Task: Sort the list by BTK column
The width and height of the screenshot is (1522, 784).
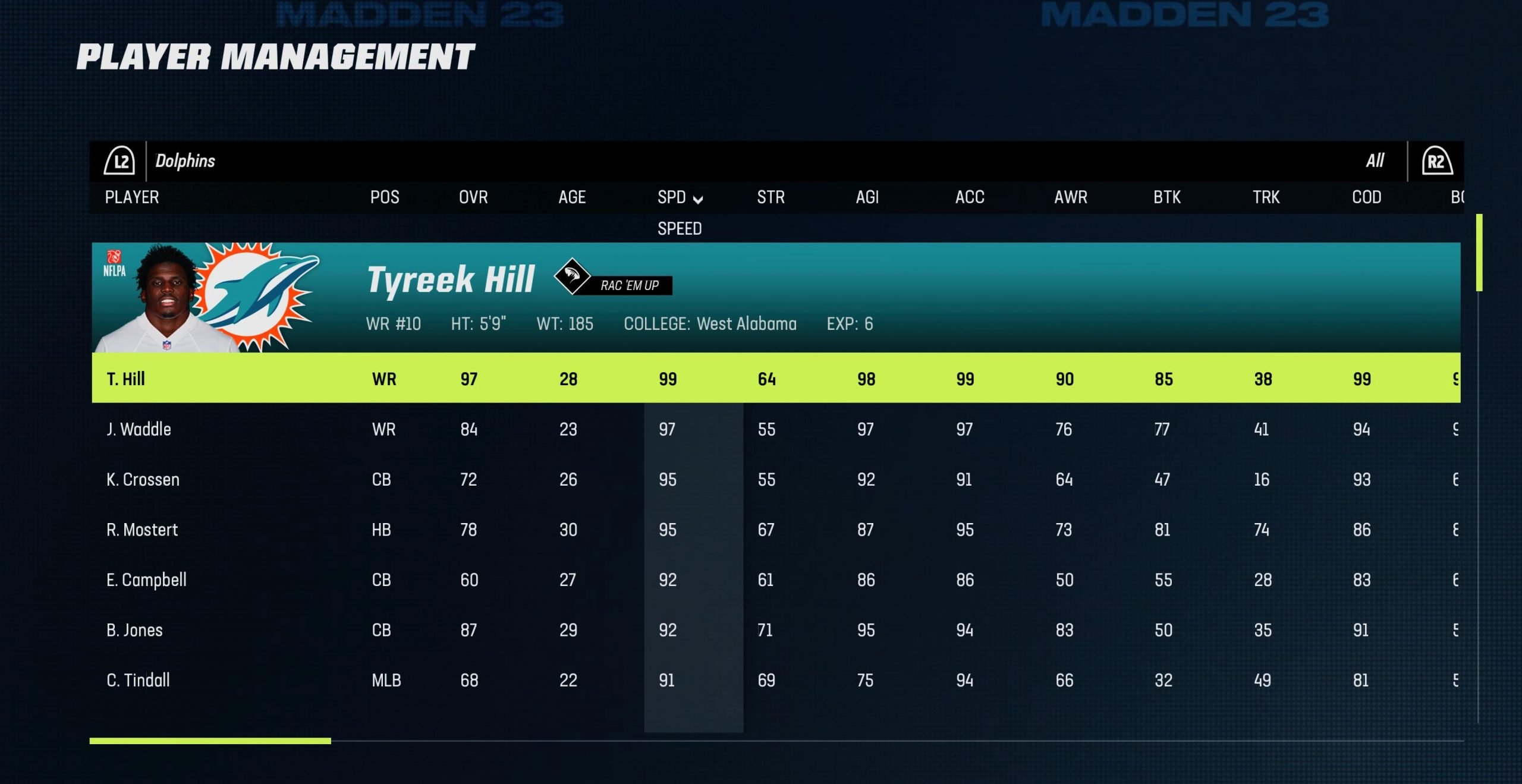Action: point(1167,197)
